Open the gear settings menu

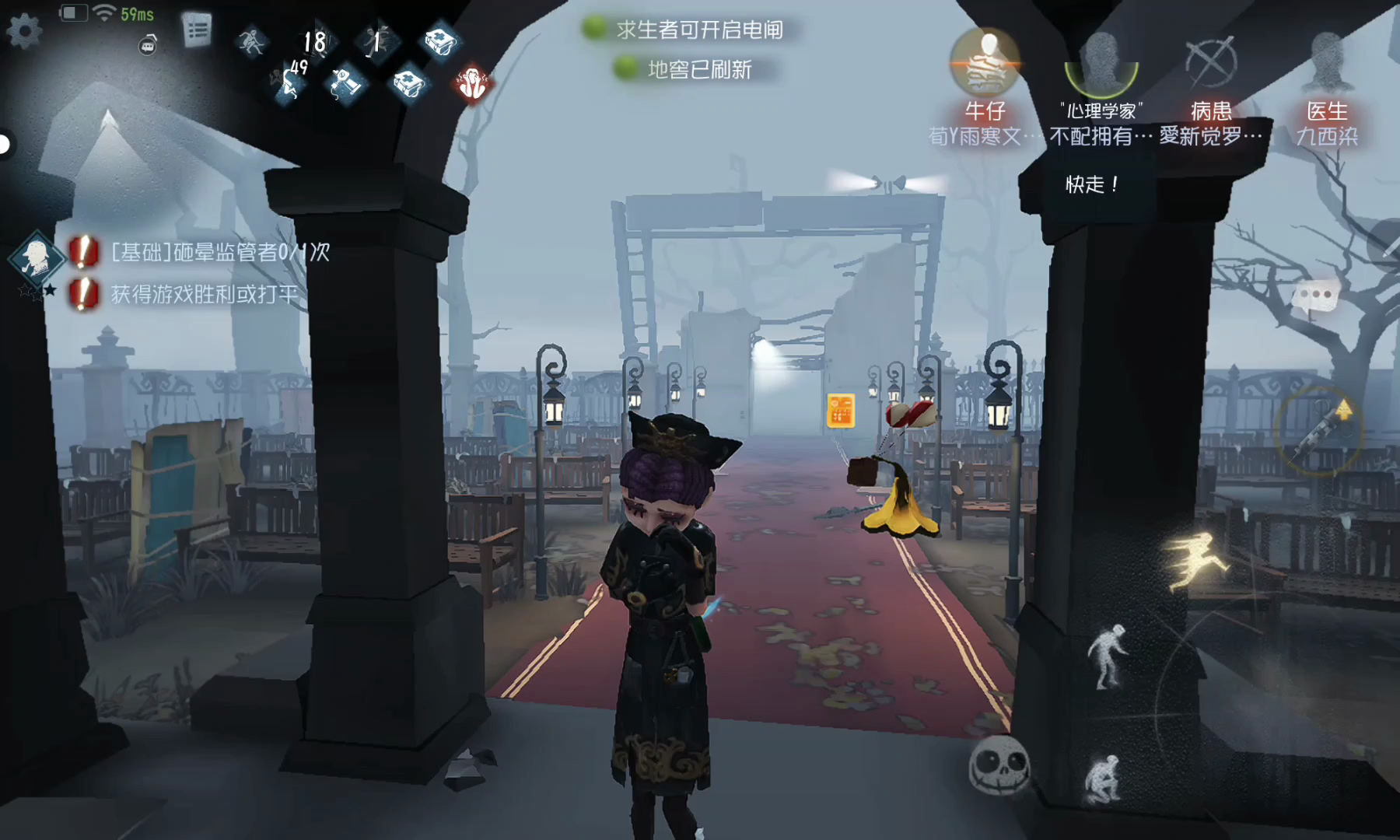(24, 31)
